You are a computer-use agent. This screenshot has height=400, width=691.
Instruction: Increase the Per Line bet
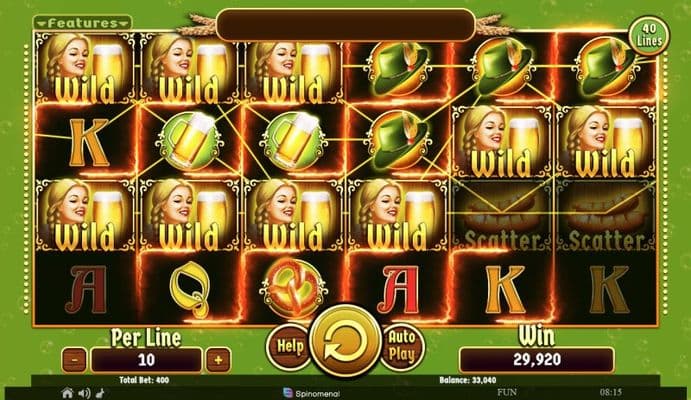click(x=220, y=358)
